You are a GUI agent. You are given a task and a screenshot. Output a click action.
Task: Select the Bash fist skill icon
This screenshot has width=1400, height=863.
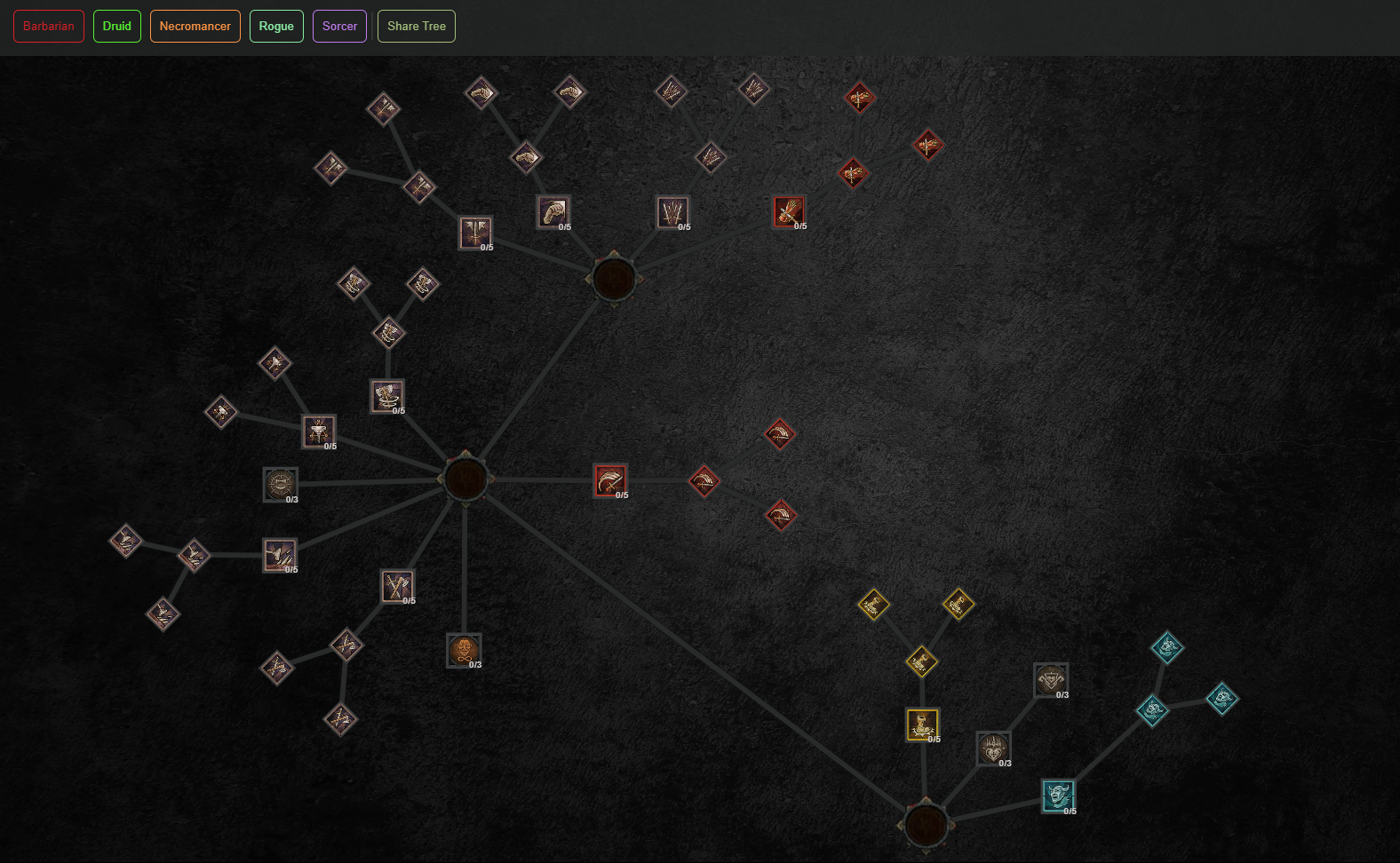click(x=553, y=211)
